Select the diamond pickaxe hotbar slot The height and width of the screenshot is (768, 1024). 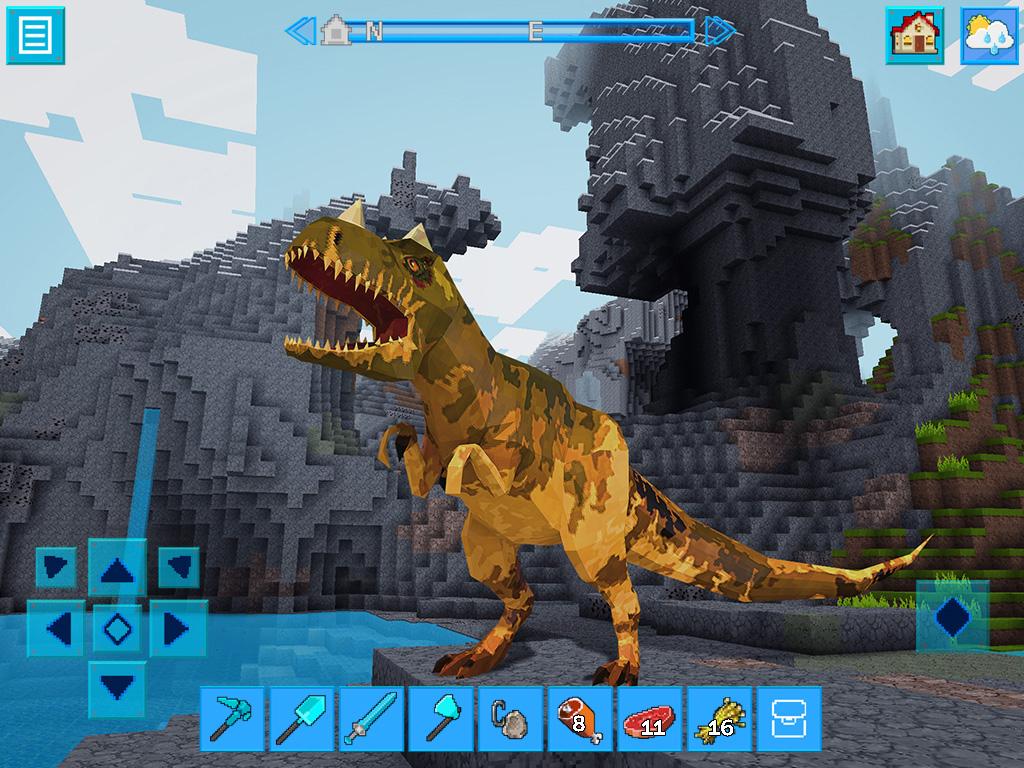(x=233, y=719)
